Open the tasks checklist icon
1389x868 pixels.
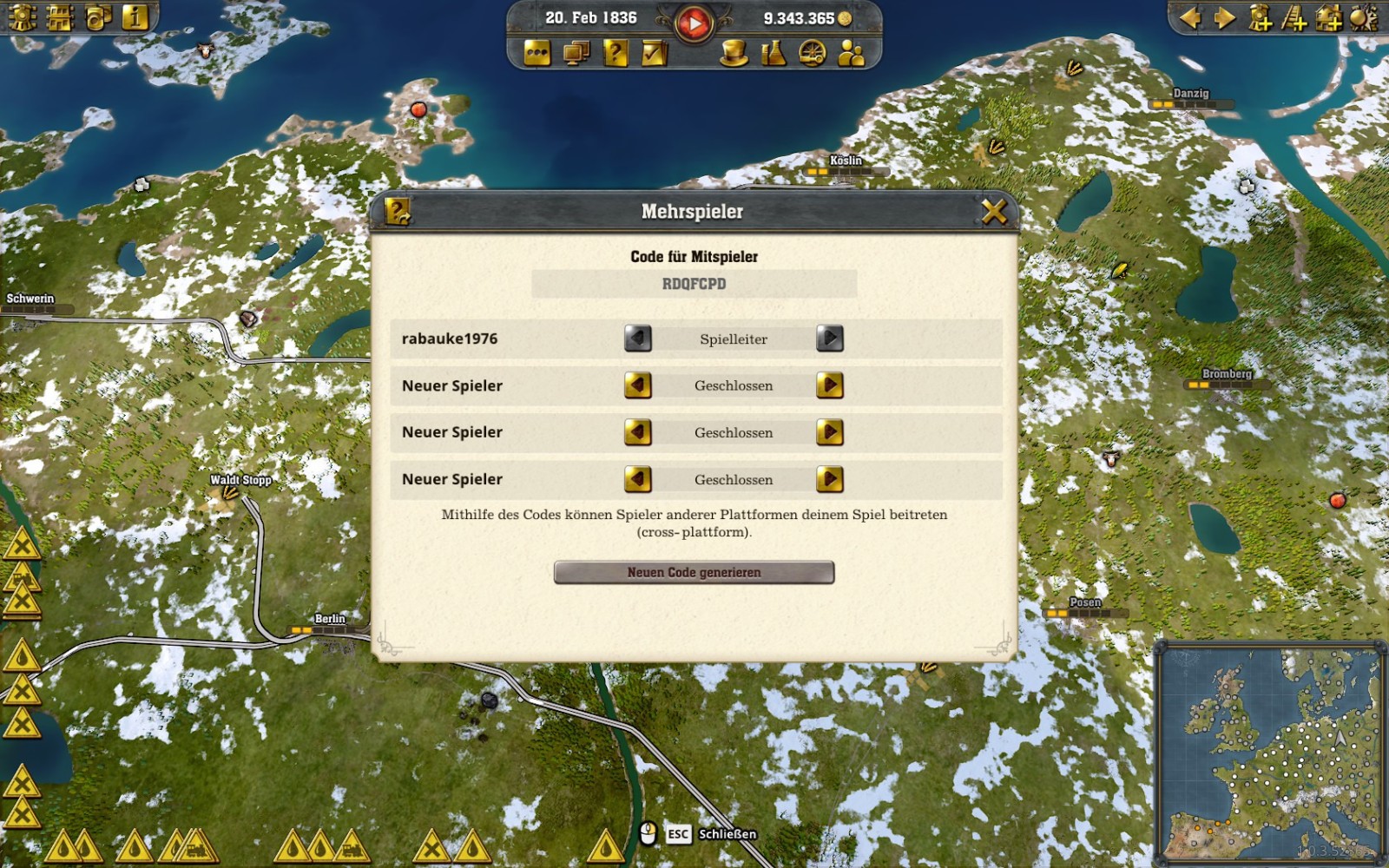click(654, 54)
